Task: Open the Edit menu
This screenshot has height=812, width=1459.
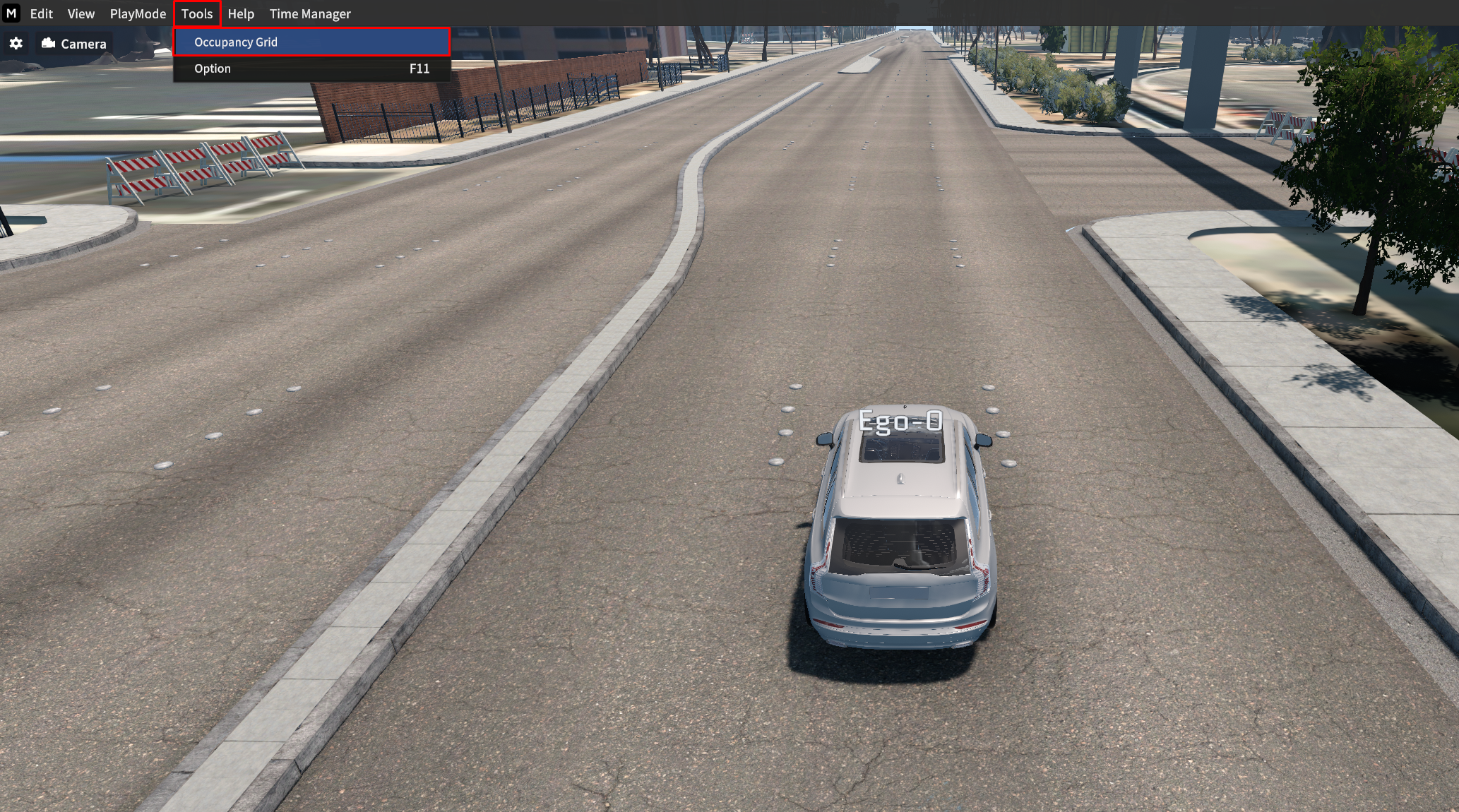Action: pyautogui.click(x=41, y=14)
